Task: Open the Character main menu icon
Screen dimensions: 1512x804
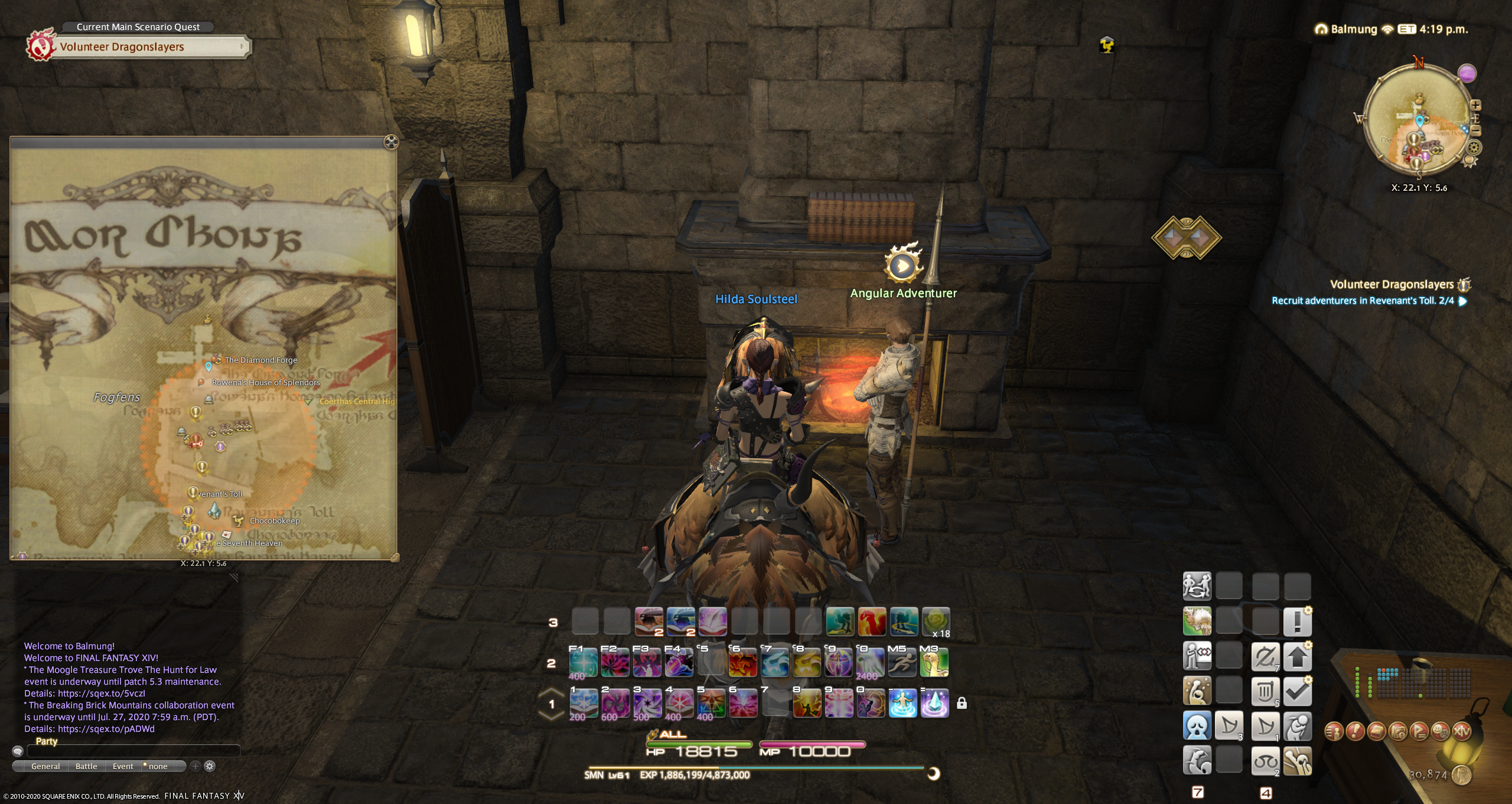Action: tap(1334, 732)
